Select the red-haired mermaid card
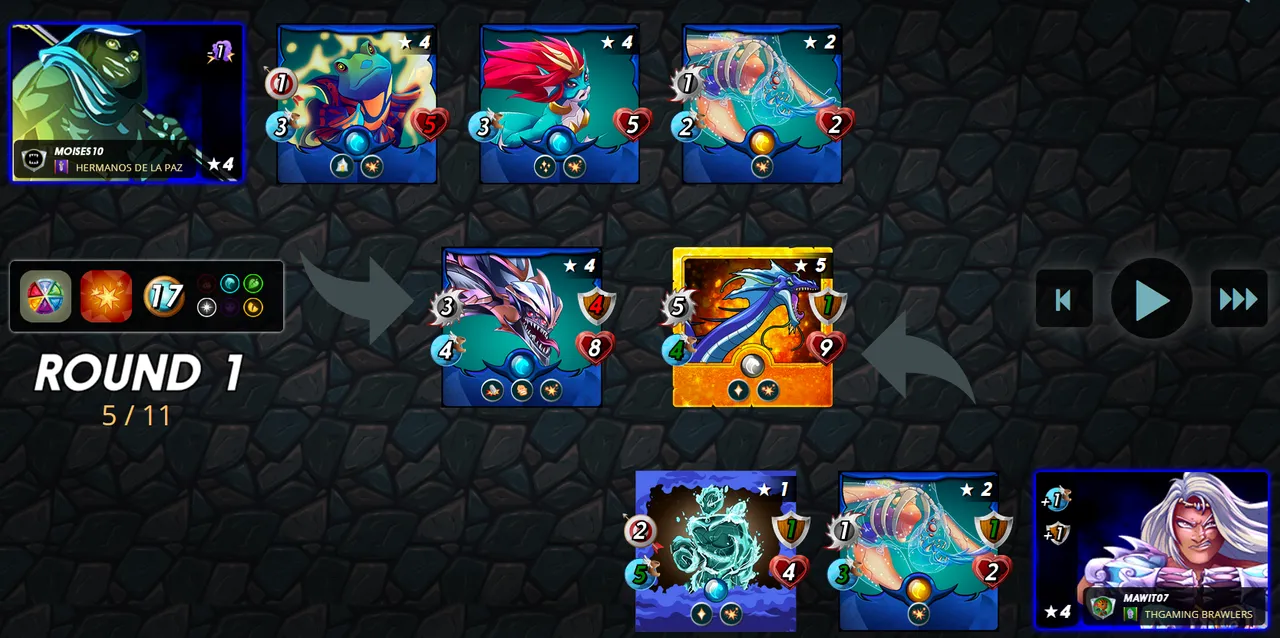1280x638 pixels. [559, 103]
